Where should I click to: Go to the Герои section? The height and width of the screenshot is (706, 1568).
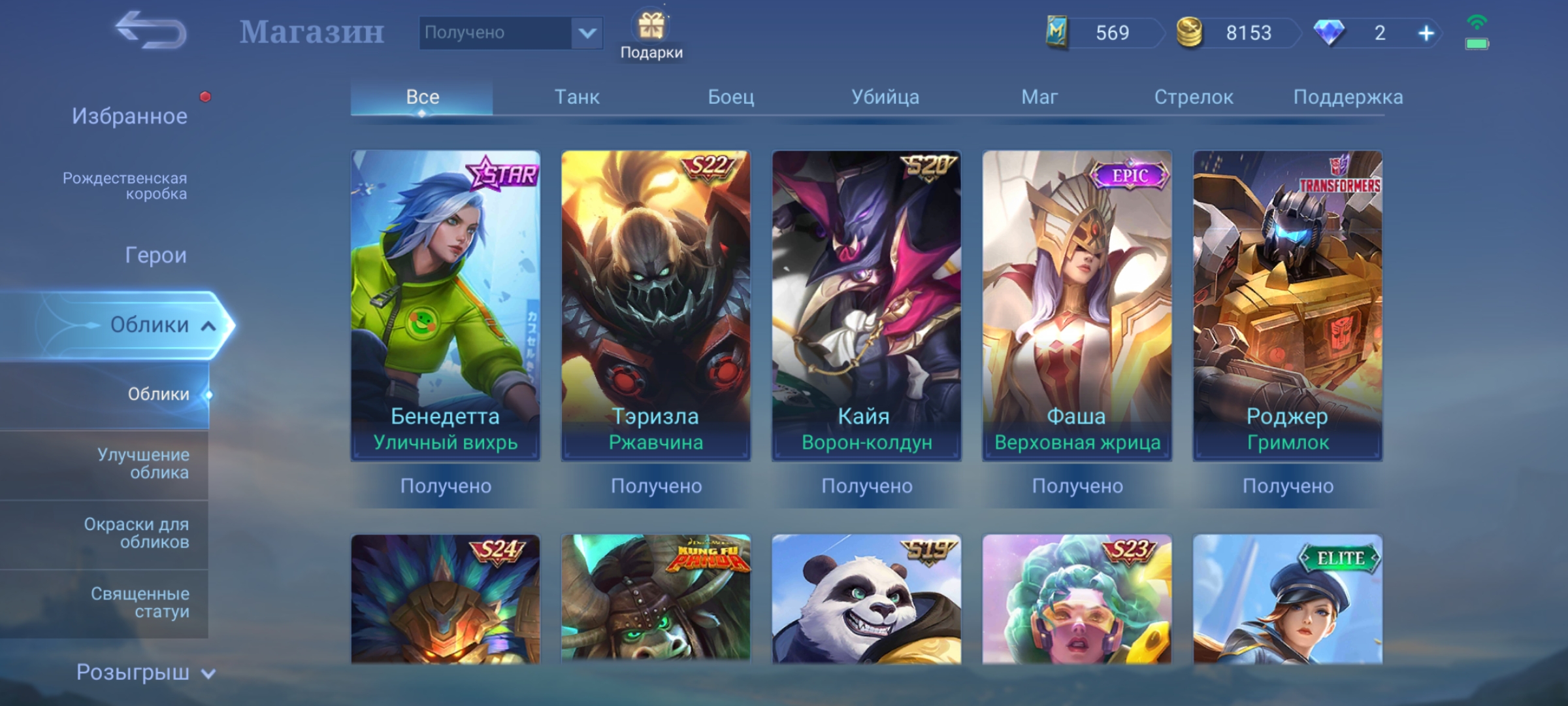pos(155,255)
